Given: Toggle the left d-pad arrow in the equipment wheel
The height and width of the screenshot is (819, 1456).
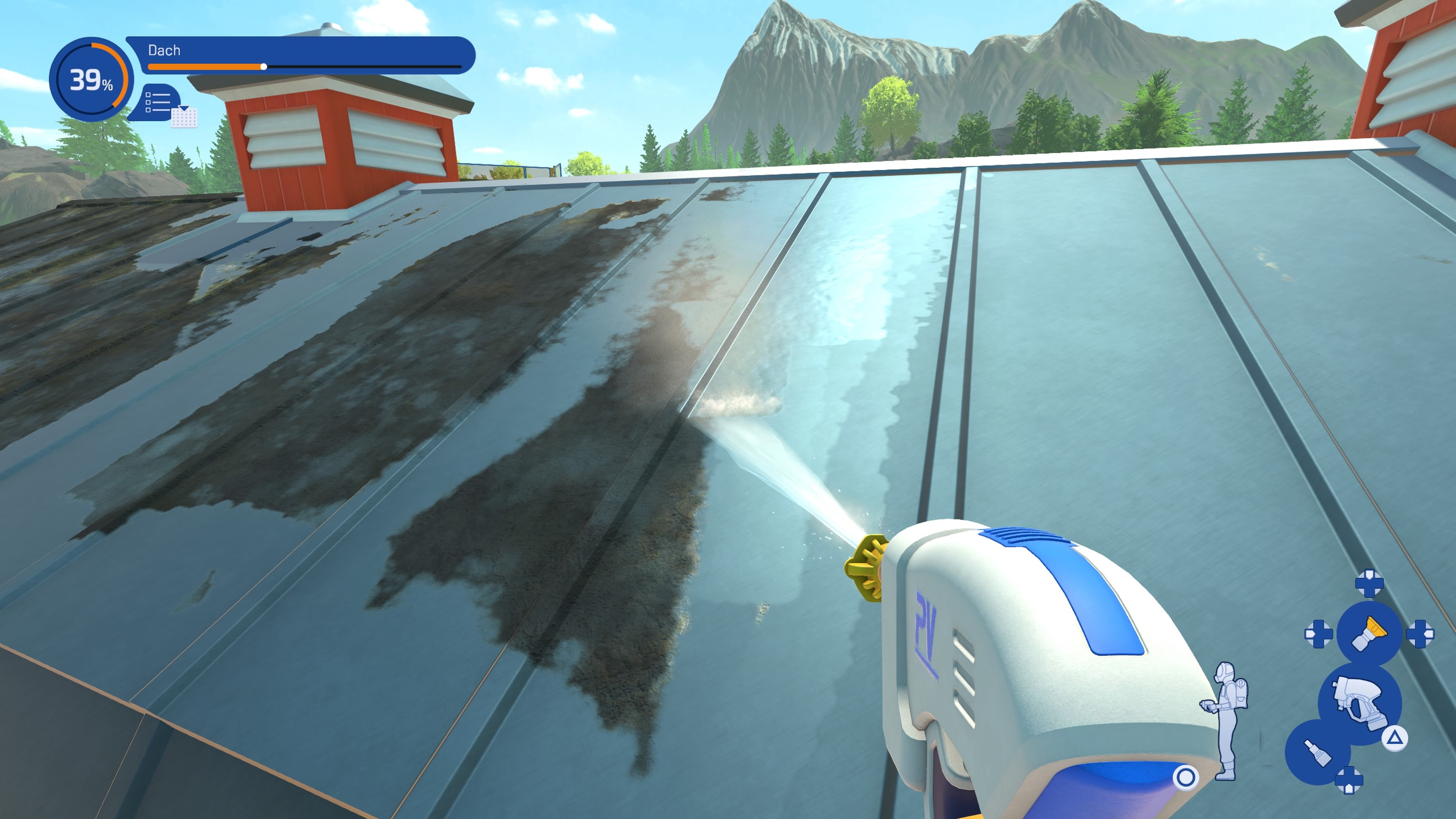Looking at the screenshot, I should coord(1319,634).
